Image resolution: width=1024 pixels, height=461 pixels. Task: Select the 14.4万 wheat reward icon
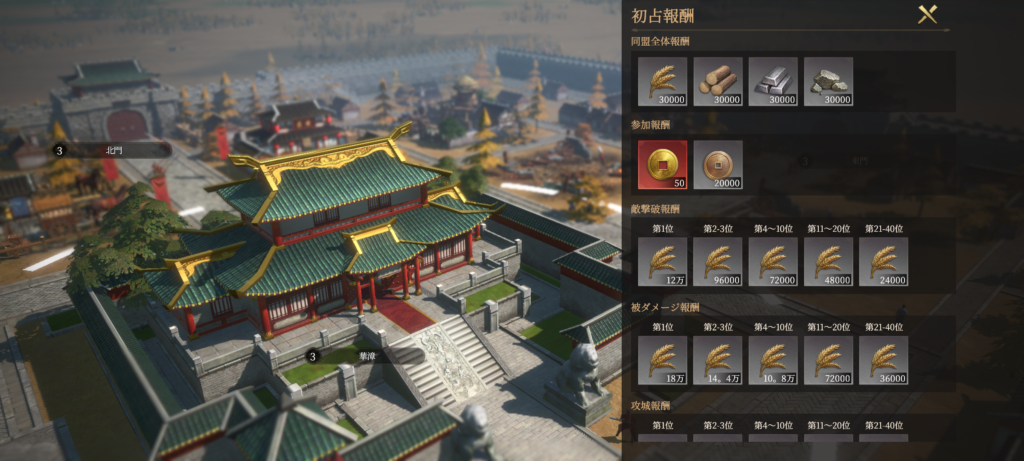pyautogui.click(x=718, y=360)
